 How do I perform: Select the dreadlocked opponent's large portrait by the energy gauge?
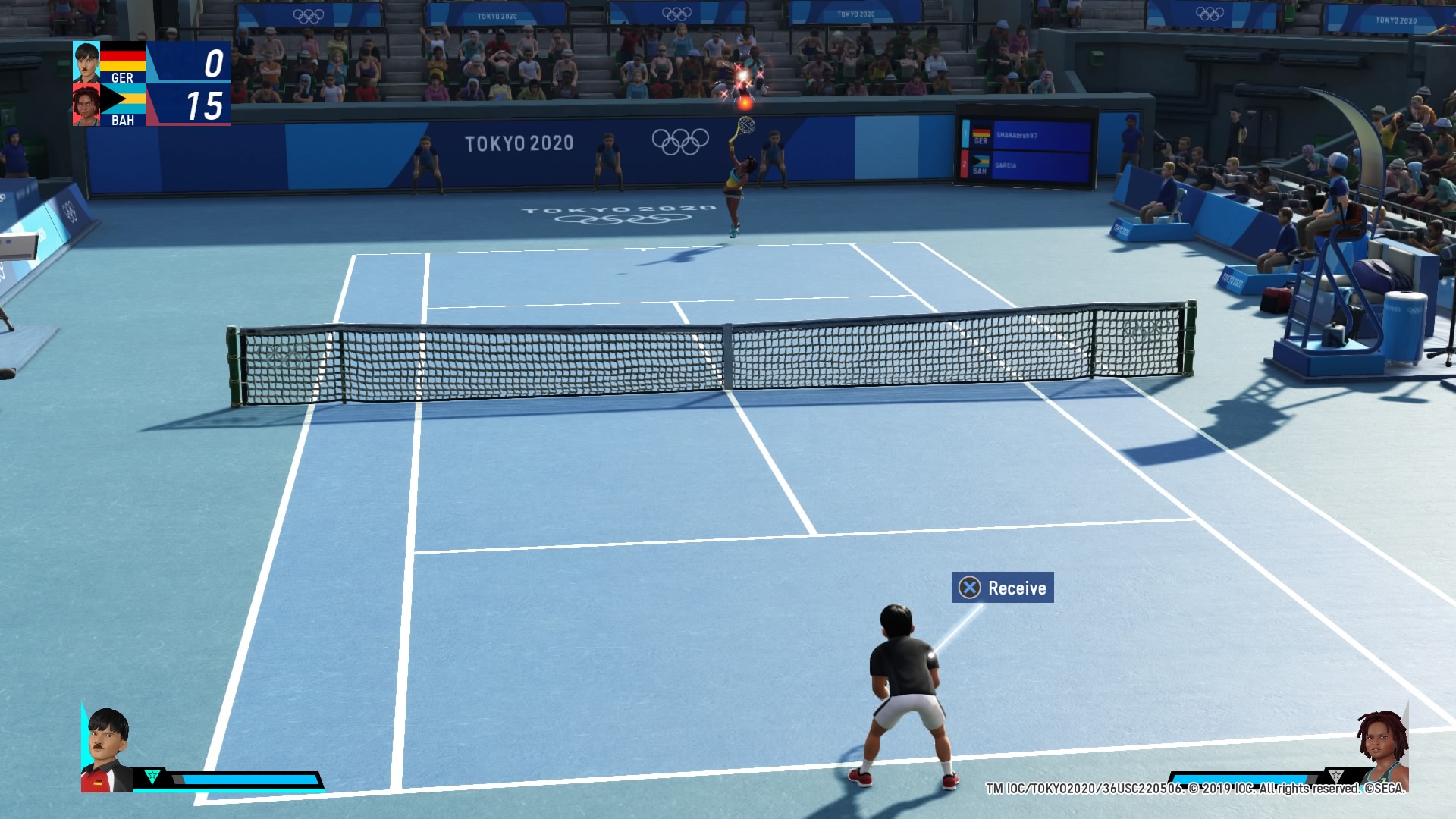pyautogui.click(x=1382, y=751)
